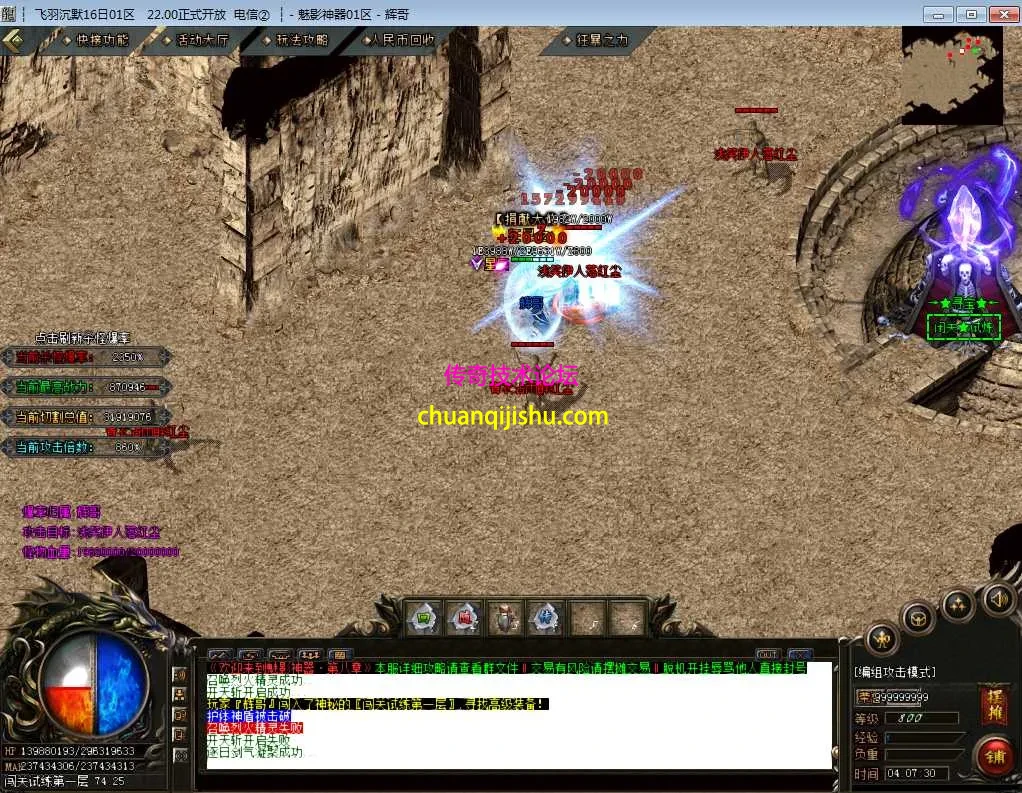Screen dimensions: 1022x793
Task: Use the potion jar hotbar slot
Action: tap(505, 618)
